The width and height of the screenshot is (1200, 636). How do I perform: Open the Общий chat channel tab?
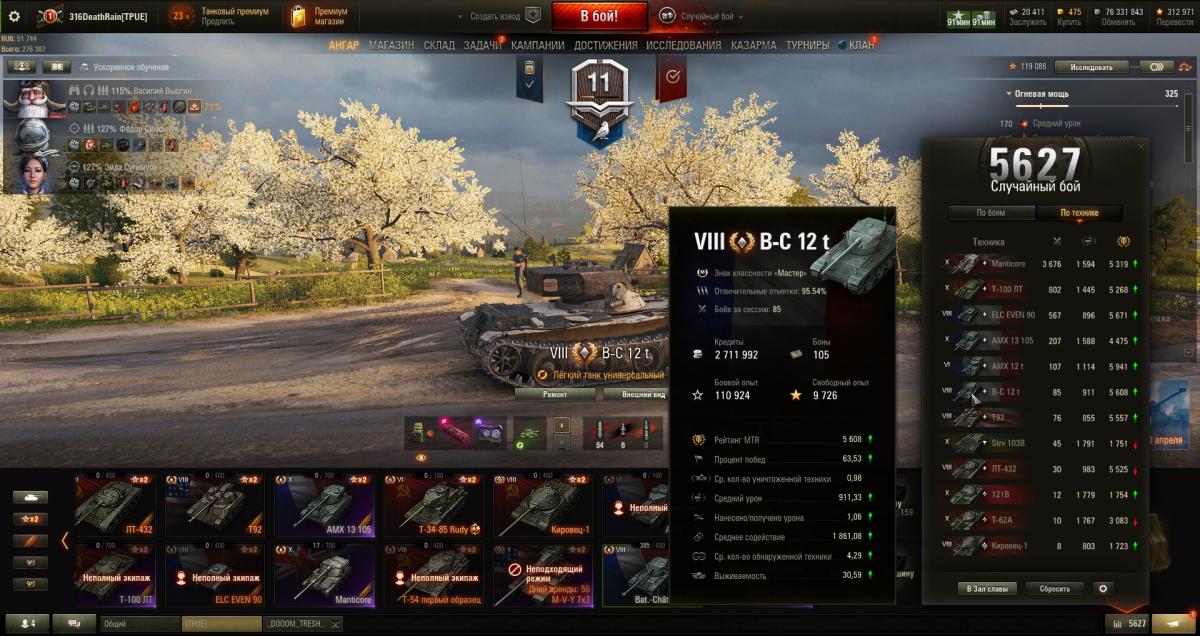(x=140, y=624)
